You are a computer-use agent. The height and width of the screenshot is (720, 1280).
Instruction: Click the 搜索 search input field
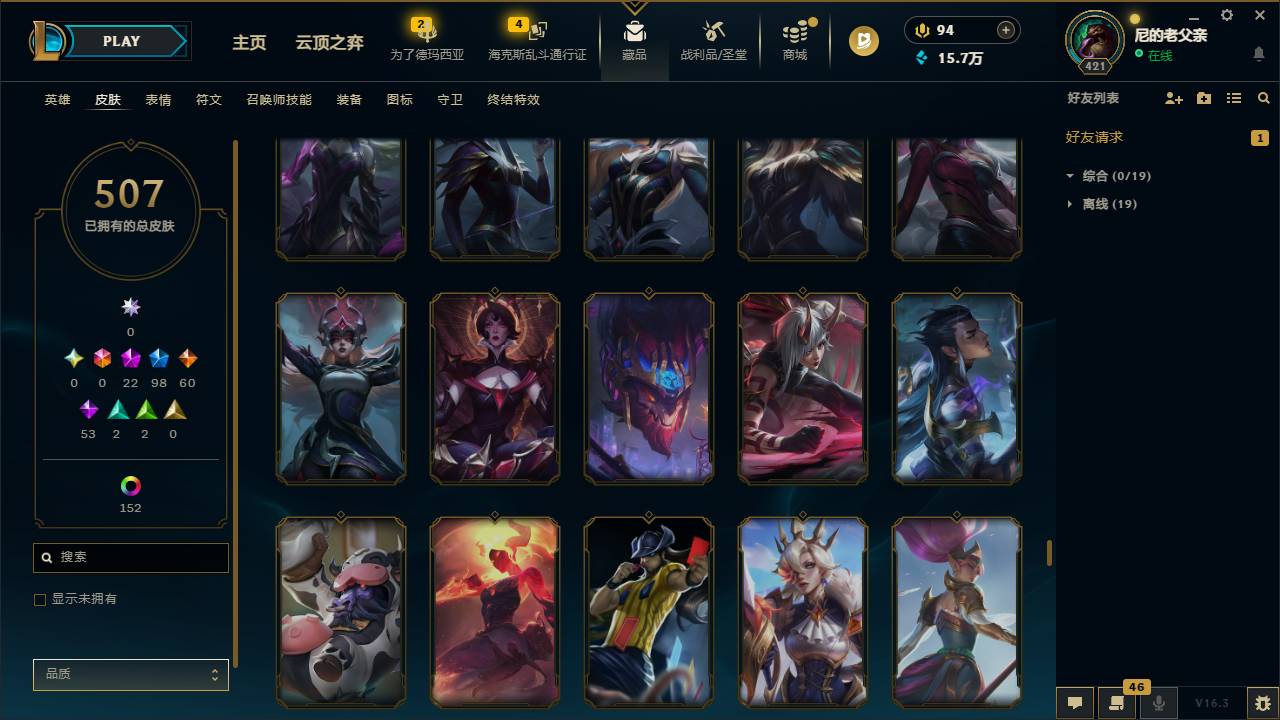coord(130,557)
